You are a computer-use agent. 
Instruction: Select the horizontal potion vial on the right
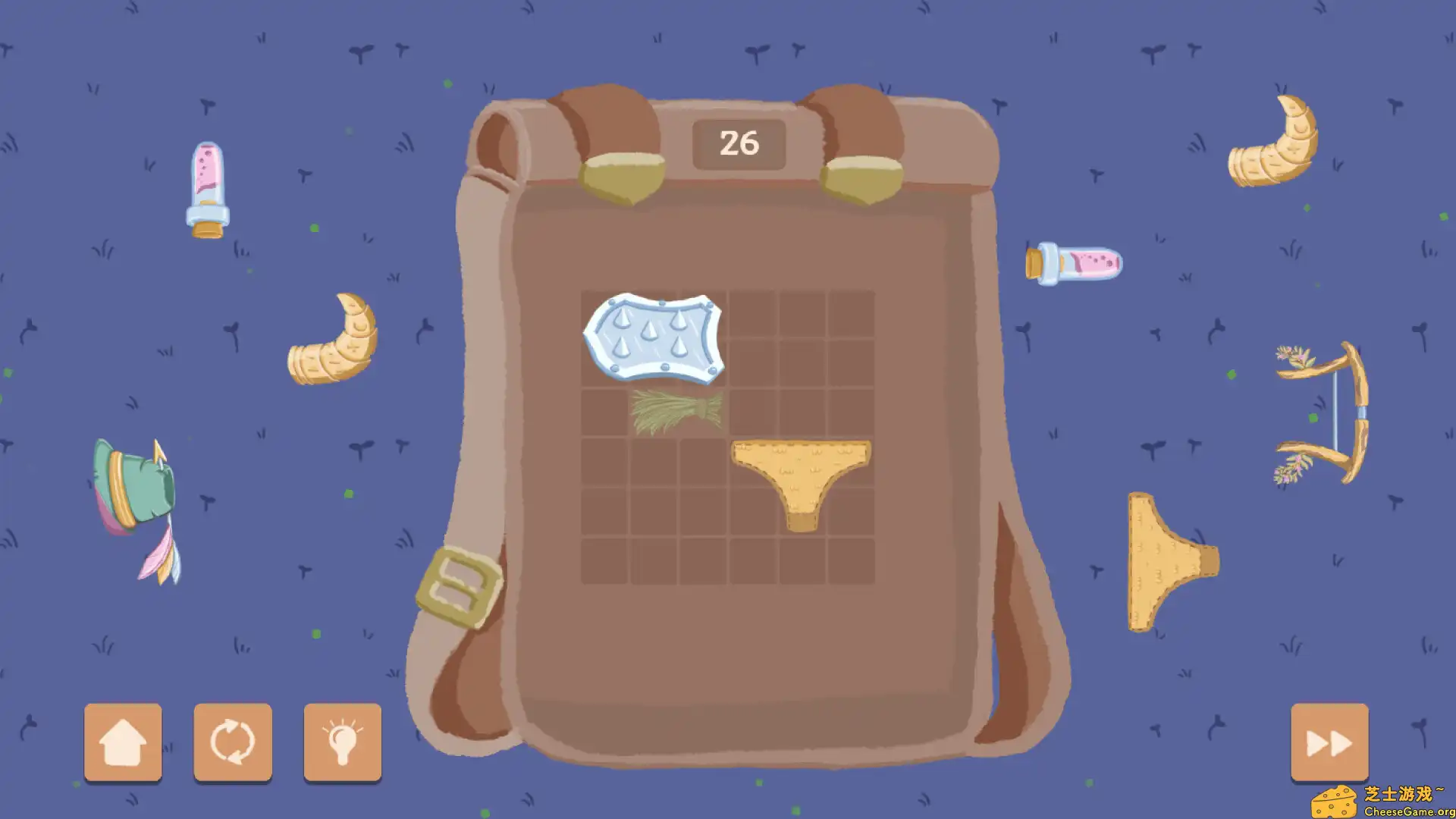pyautogui.click(x=1075, y=262)
